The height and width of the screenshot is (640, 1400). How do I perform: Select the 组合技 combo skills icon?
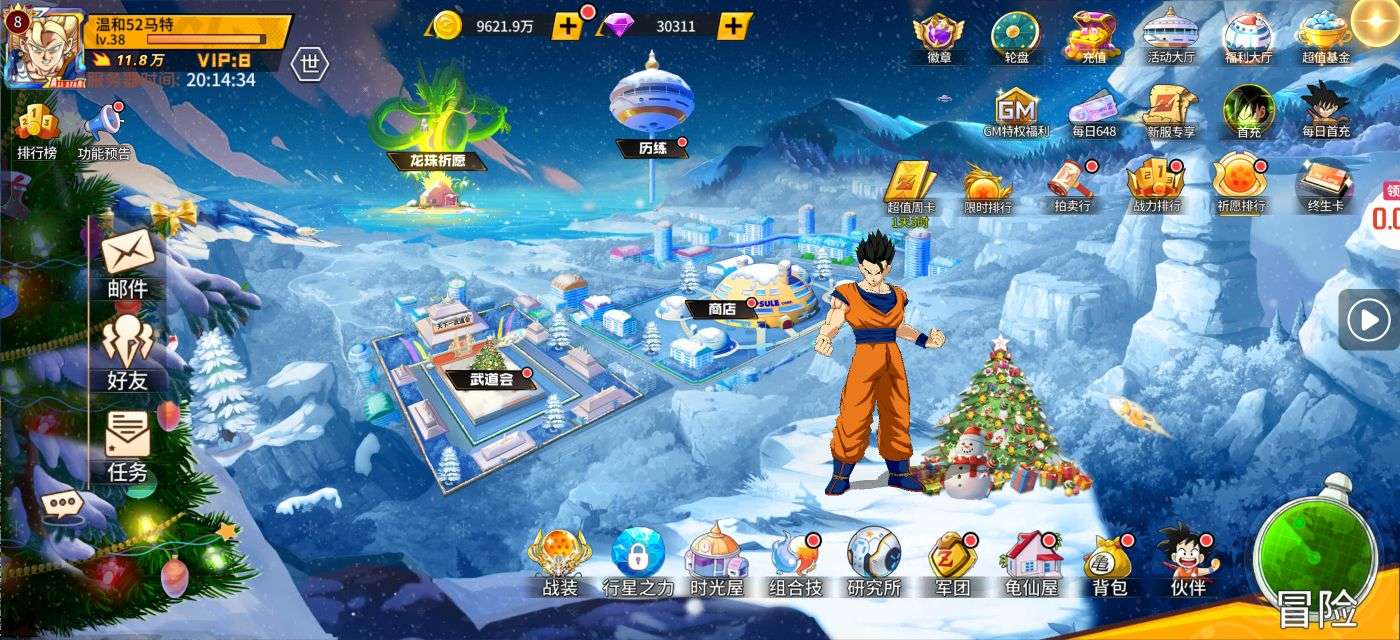pos(795,562)
